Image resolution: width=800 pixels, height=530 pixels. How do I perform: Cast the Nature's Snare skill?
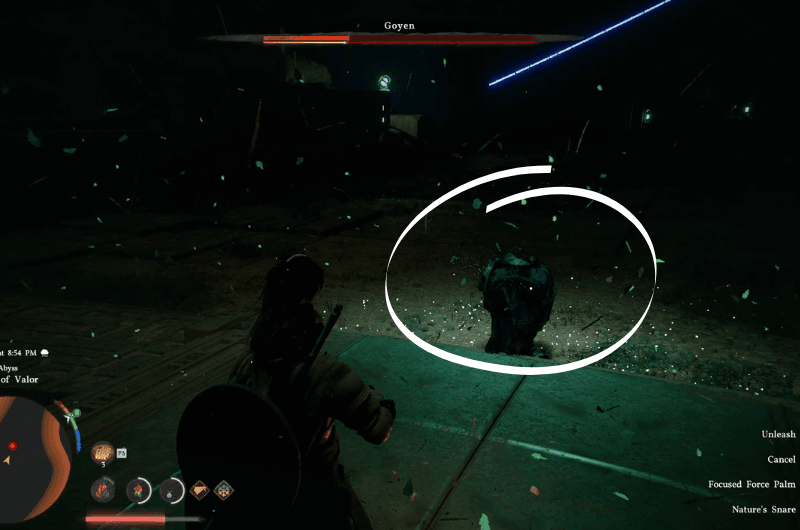pos(765,510)
